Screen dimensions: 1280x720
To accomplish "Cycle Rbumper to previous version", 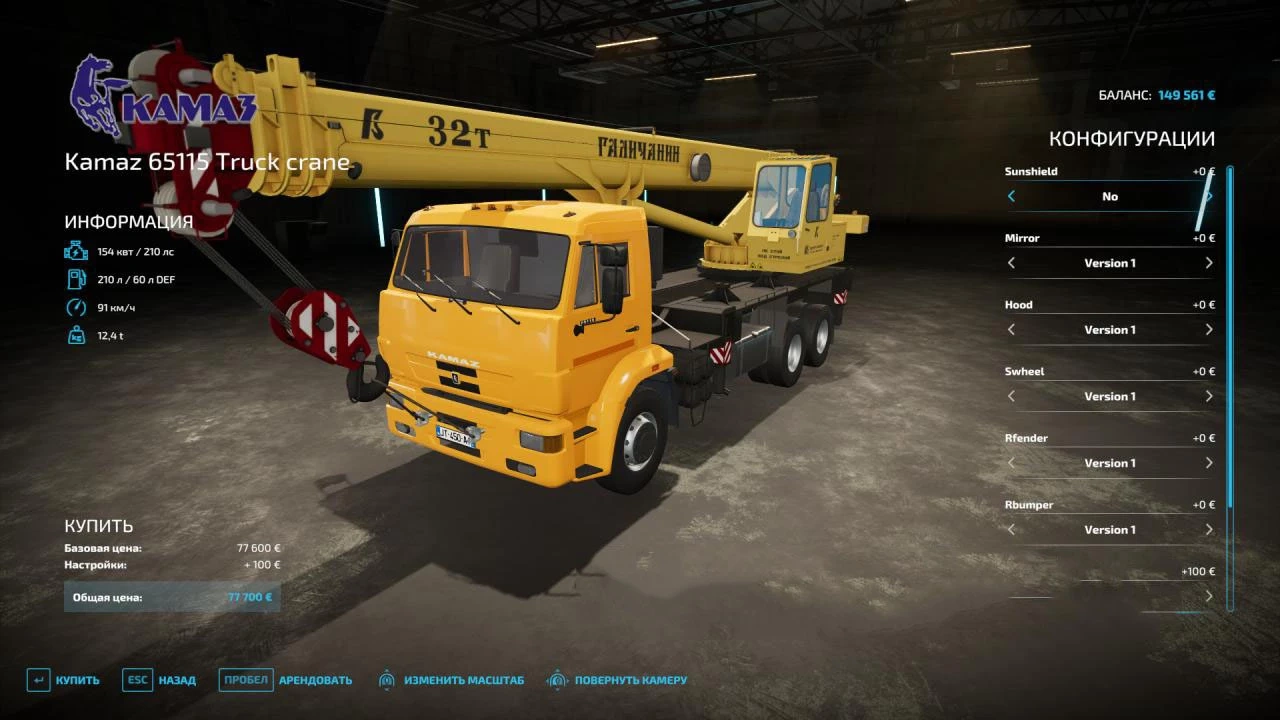I will click(x=1011, y=530).
